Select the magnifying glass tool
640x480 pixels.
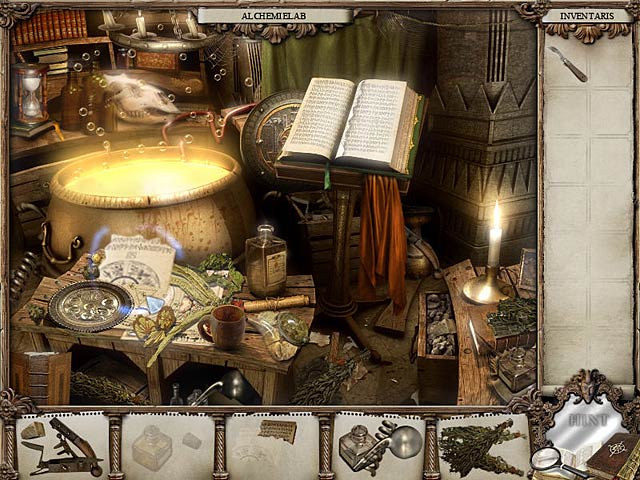click(549, 459)
